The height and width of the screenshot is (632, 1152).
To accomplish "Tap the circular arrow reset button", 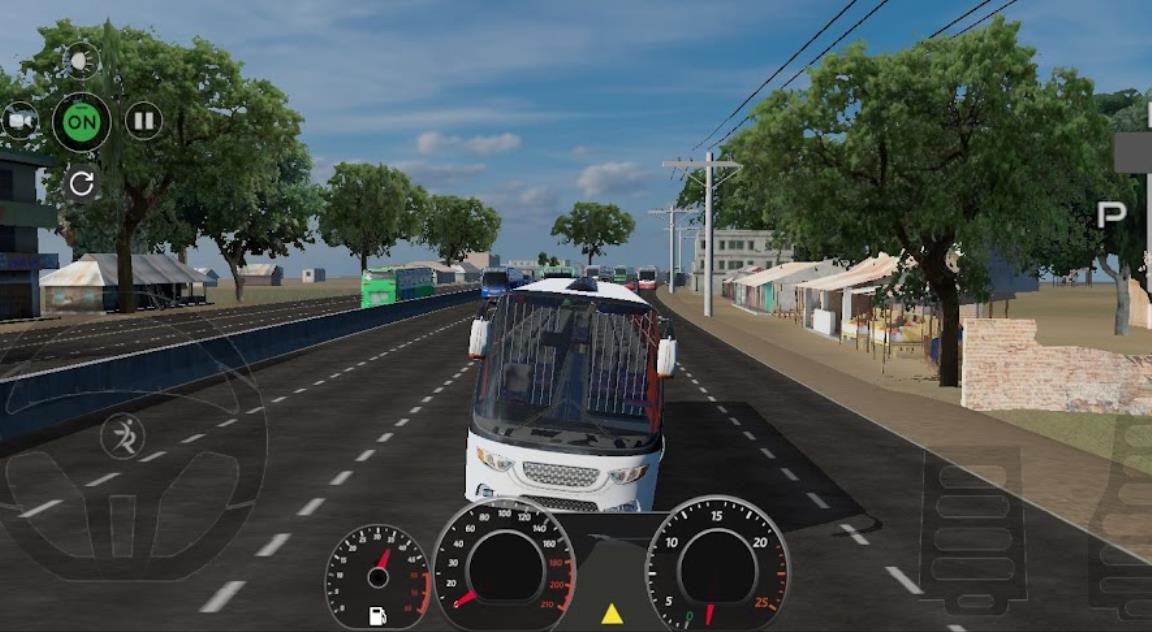I will click(x=82, y=183).
